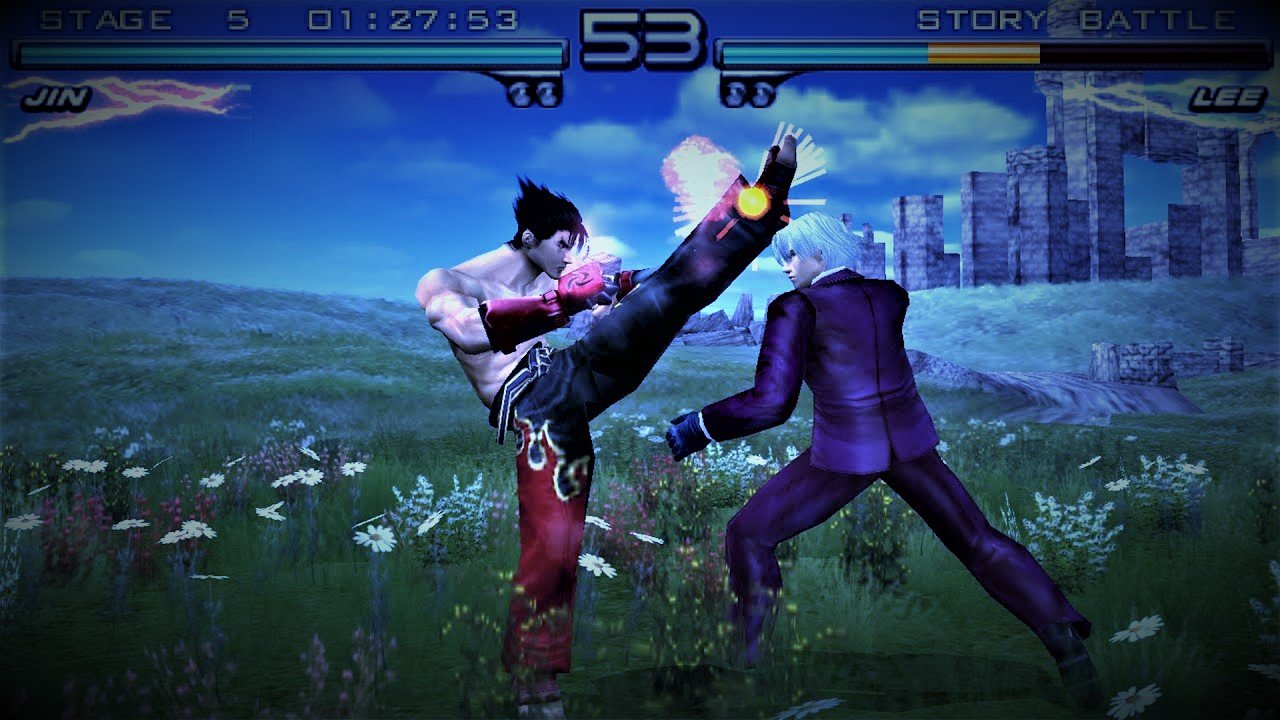Select the JIN nameplate
This screenshot has width=1280, height=720.
58,97
